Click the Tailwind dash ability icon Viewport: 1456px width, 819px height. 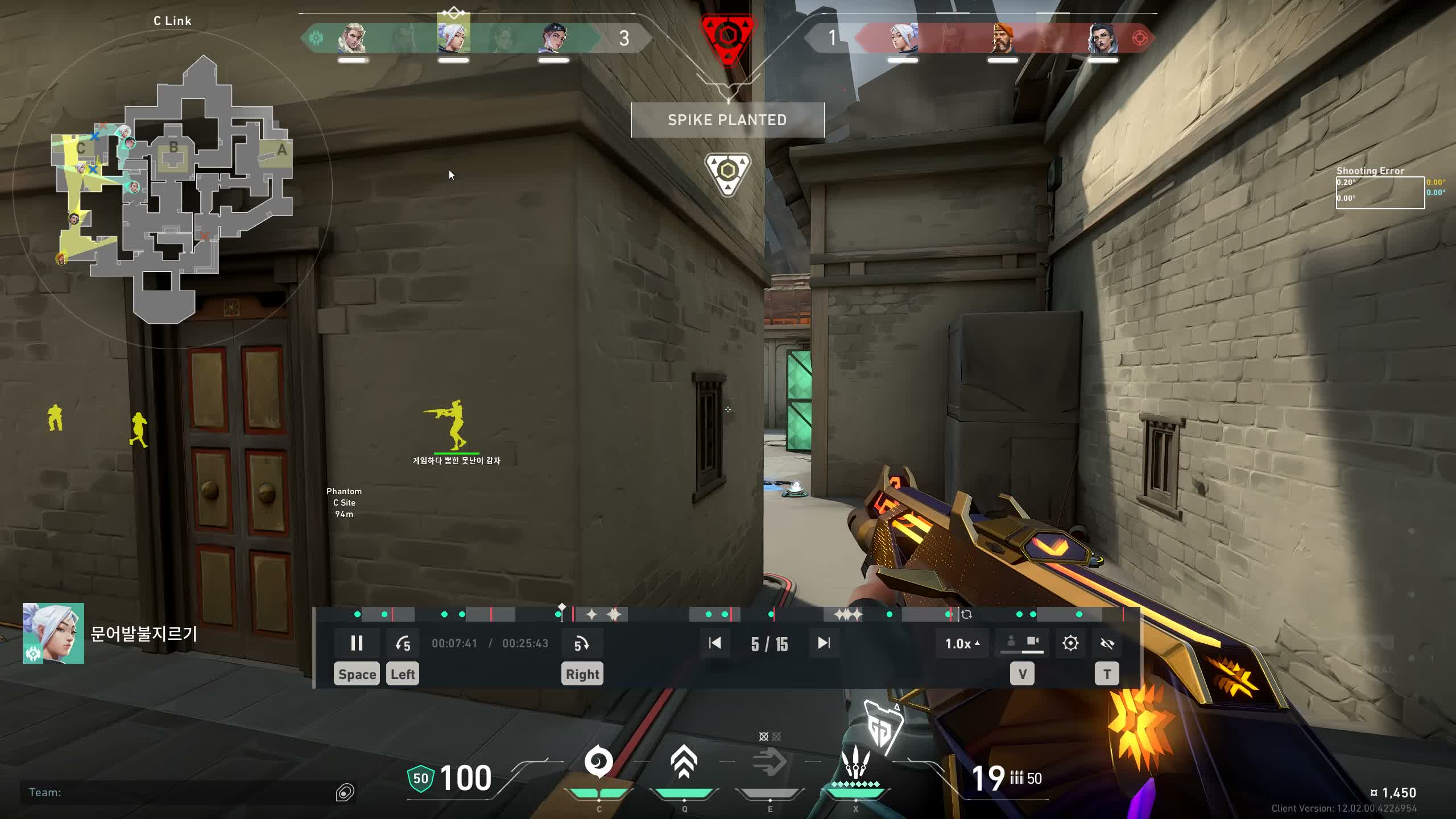pos(769,763)
